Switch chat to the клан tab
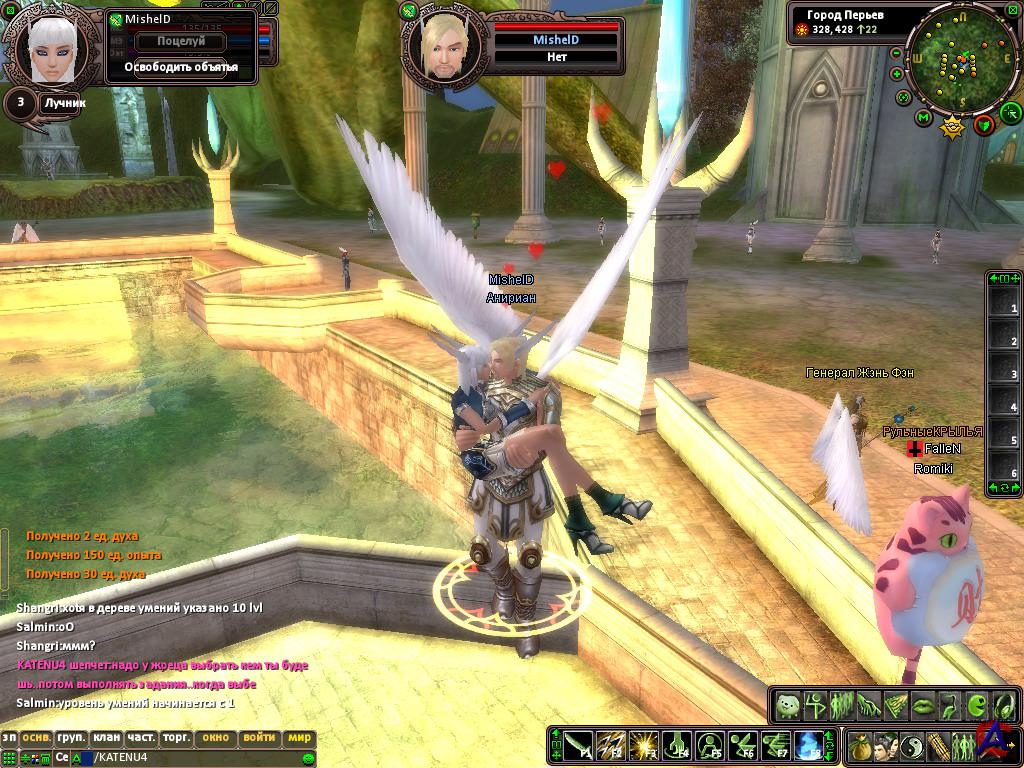 [106, 738]
